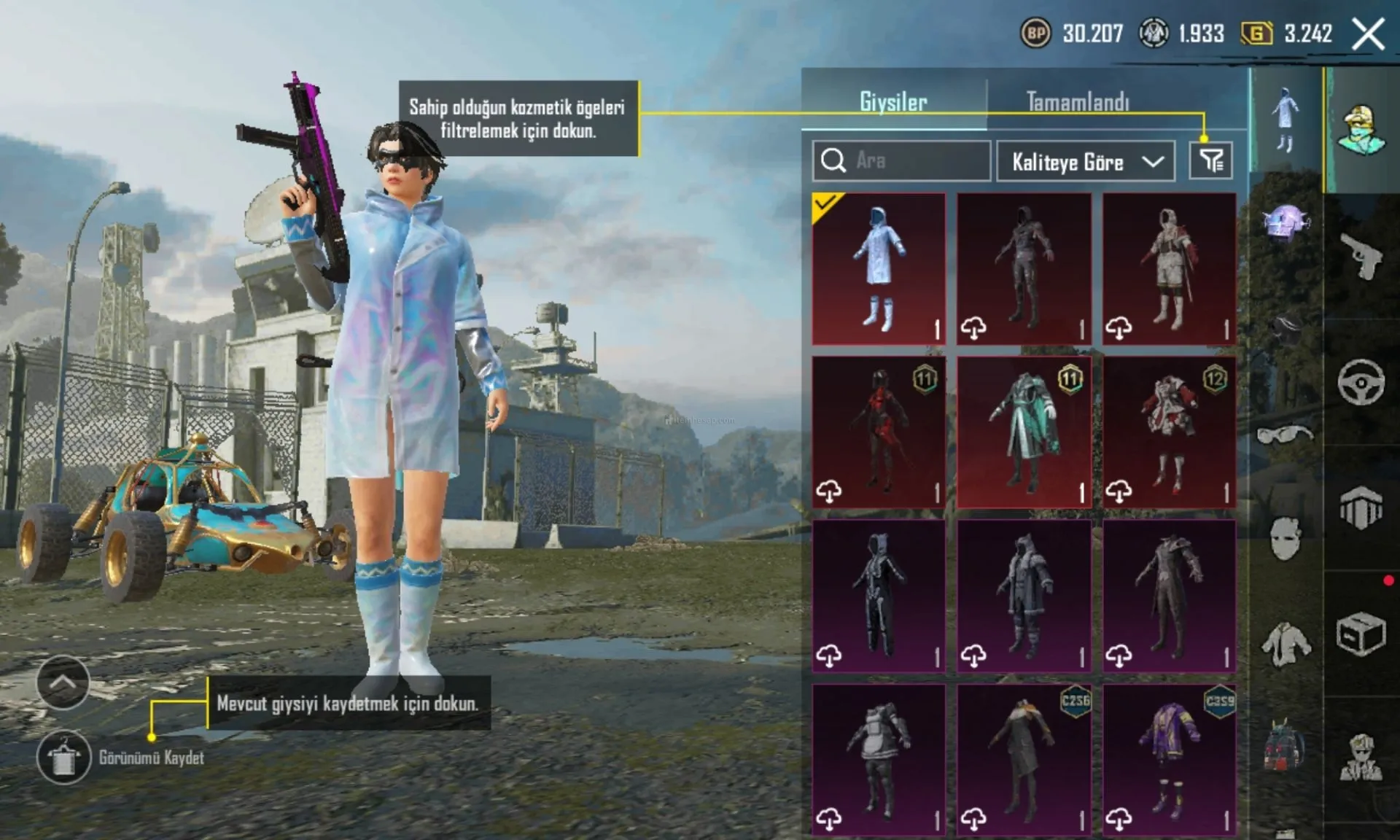
Task: Pick the purple jacket outfit tagged C3S9
Action: pyautogui.click(x=1169, y=759)
